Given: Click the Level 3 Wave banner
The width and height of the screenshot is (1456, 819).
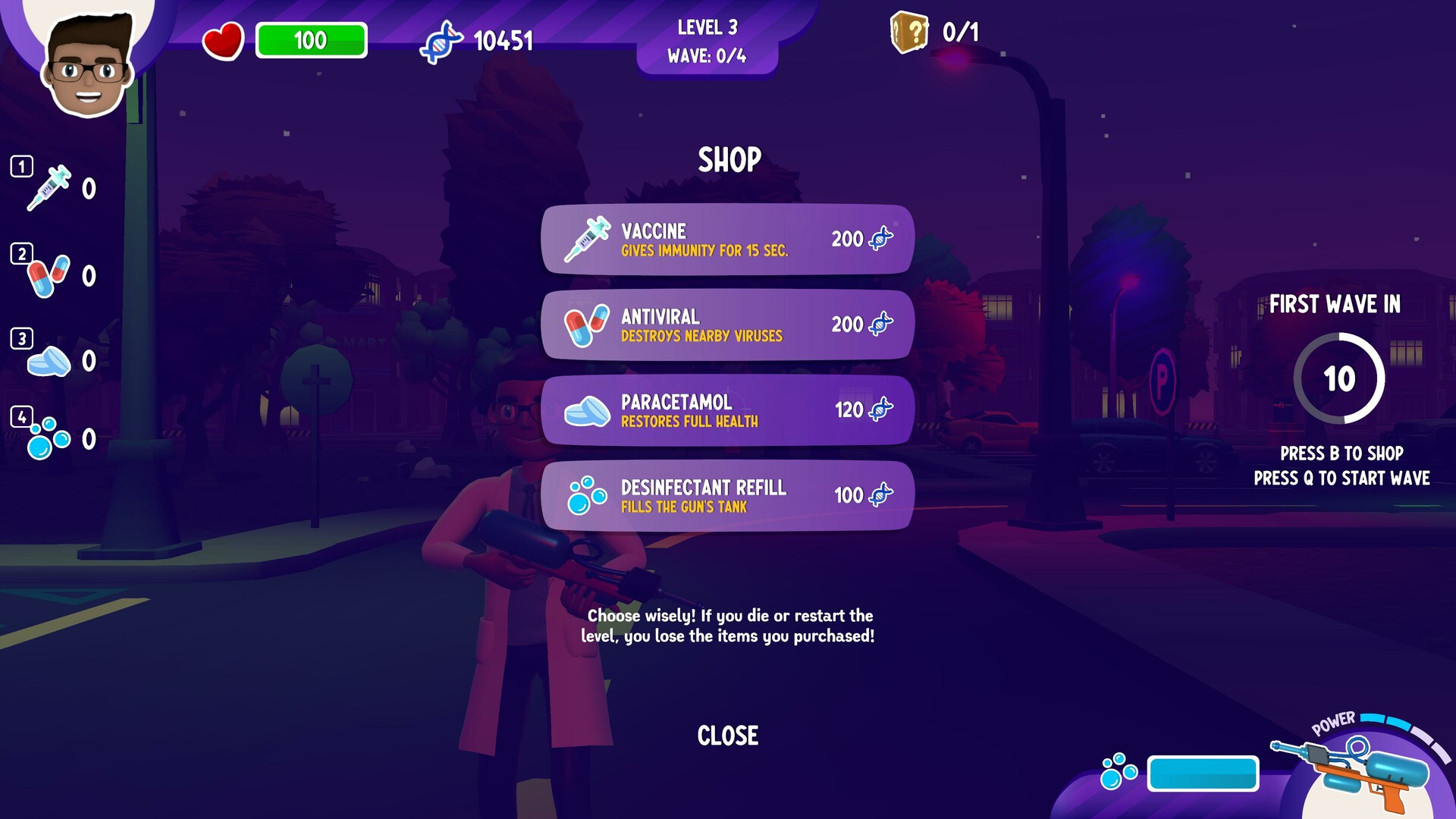Looking at the screenshot, I should 708,42.
